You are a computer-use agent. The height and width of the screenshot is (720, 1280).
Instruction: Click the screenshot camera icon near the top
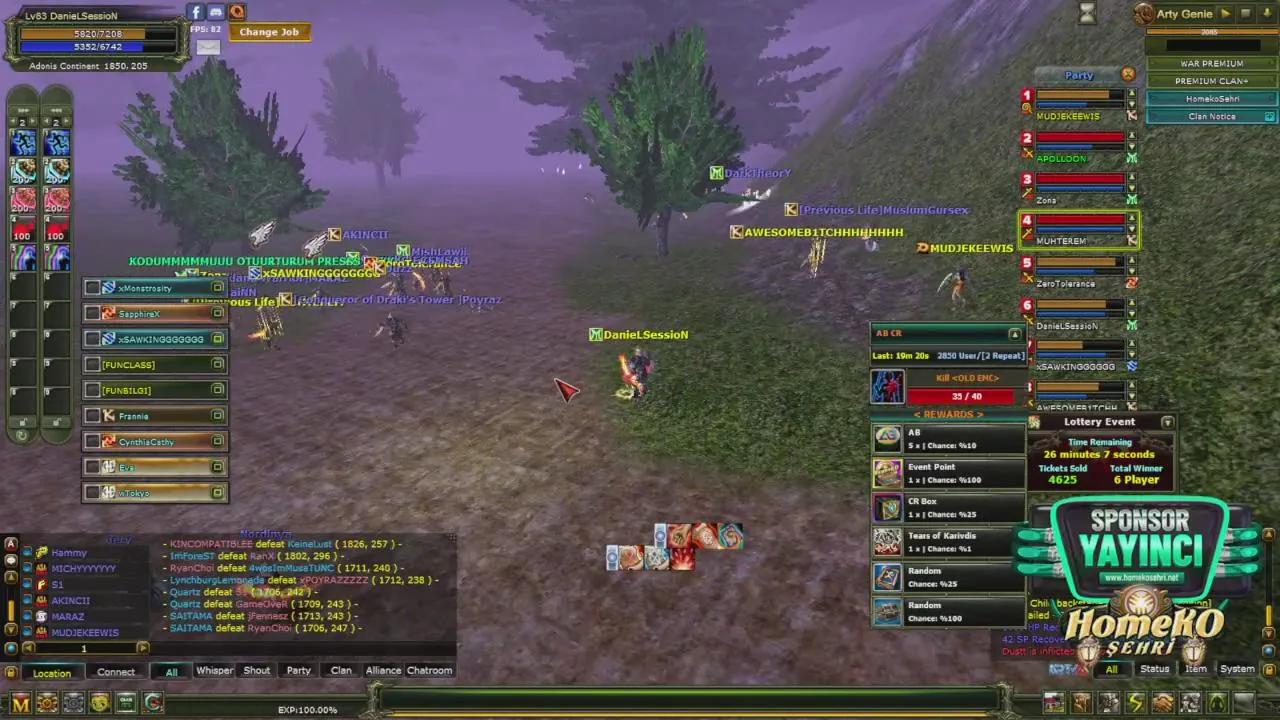216,12
